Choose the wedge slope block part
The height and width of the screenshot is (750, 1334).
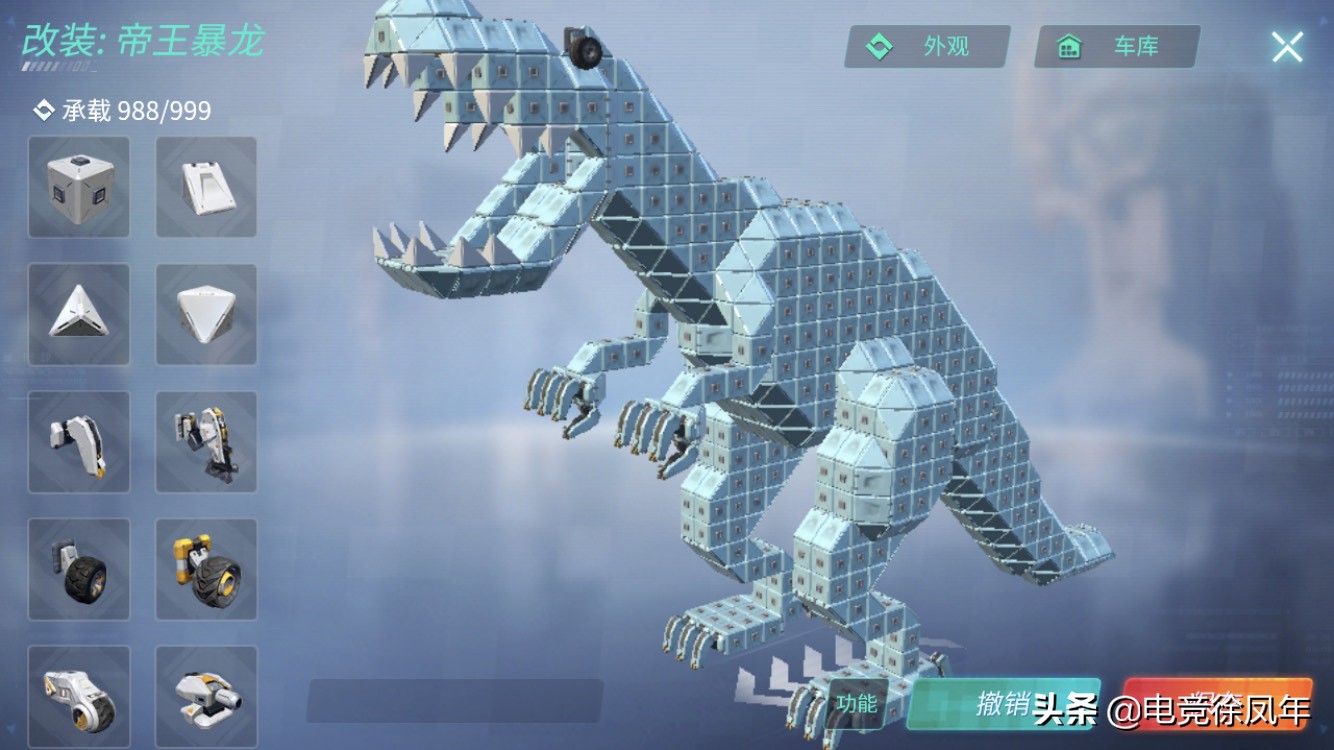[206, 187]
